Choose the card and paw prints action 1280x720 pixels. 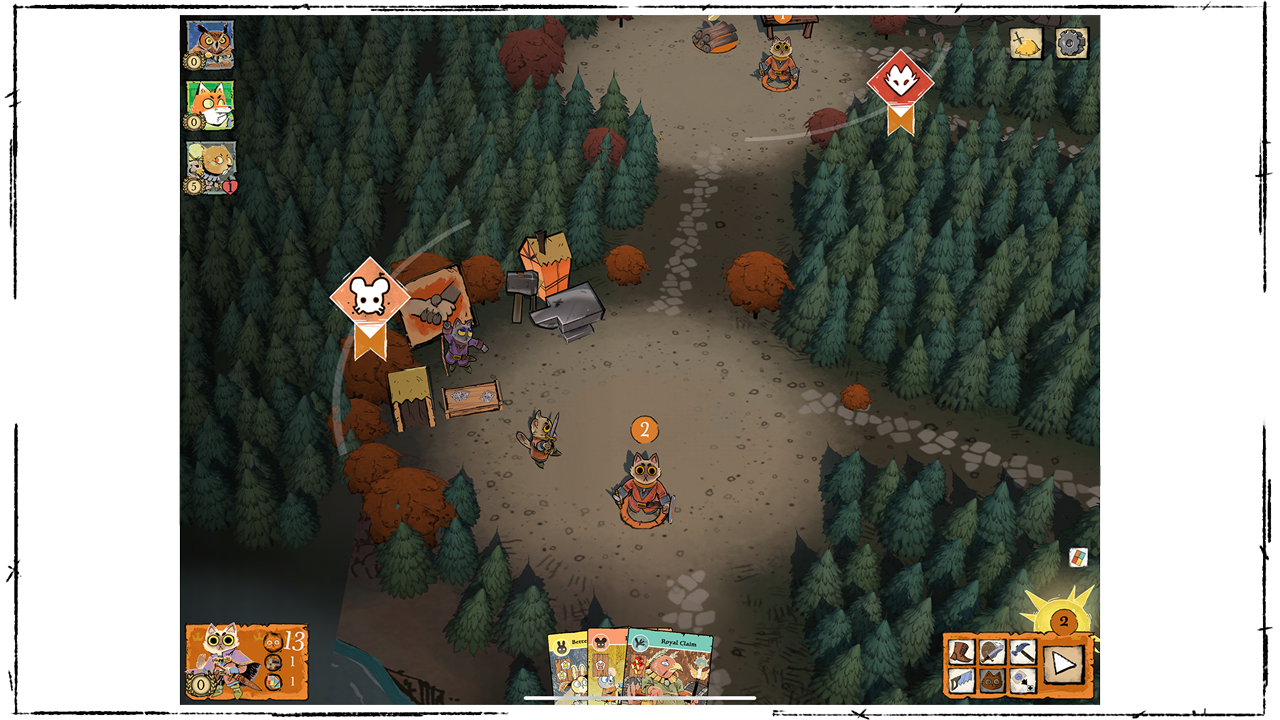1021,681
